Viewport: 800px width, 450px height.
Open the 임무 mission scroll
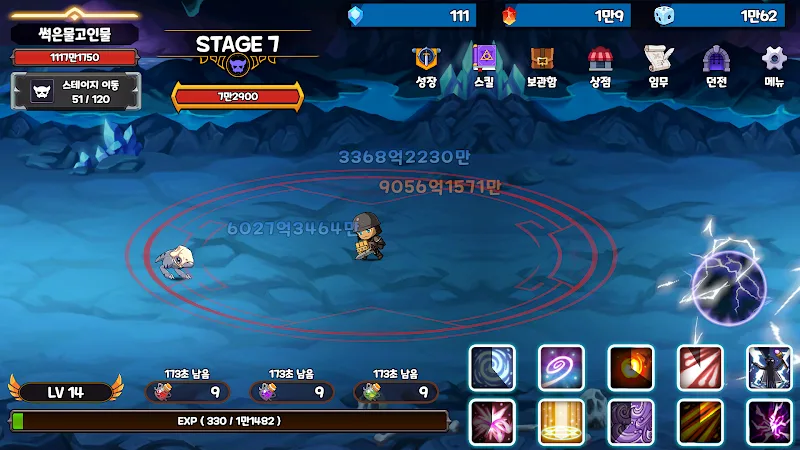tap(657, 65)
